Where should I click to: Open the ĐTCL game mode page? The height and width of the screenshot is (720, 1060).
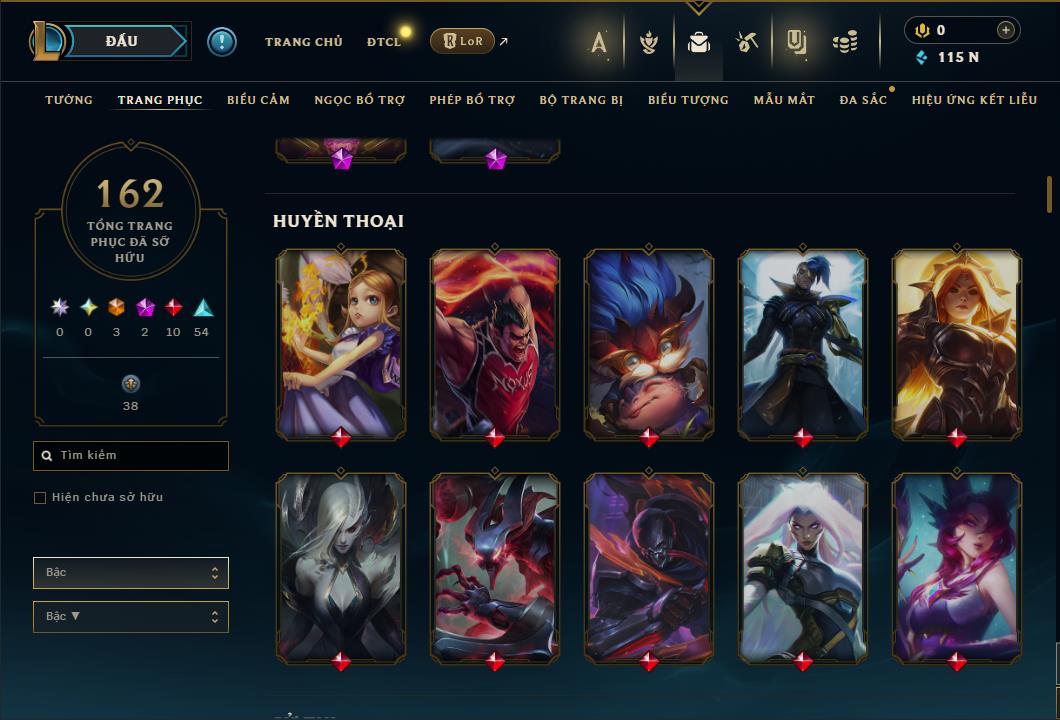click(383, 42)
